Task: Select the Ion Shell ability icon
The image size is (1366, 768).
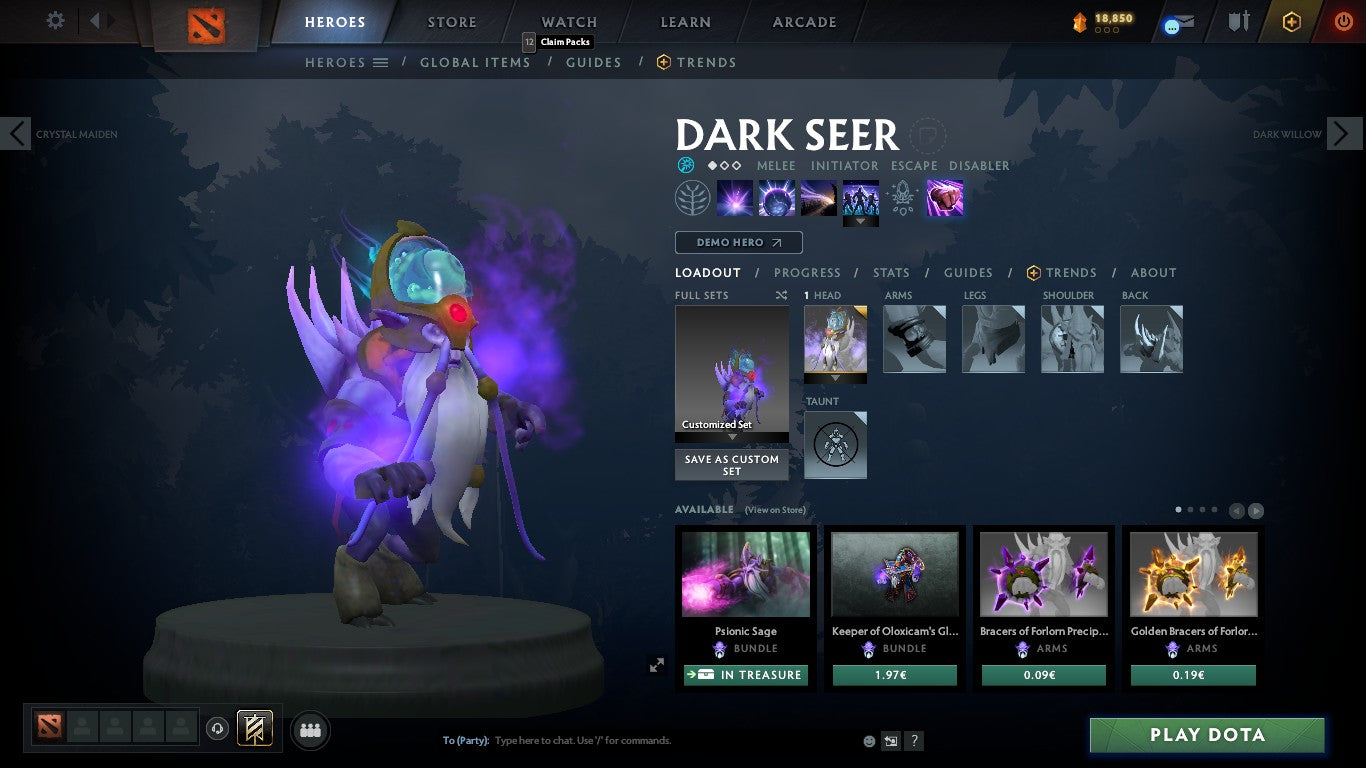Action: pos(777,197)
